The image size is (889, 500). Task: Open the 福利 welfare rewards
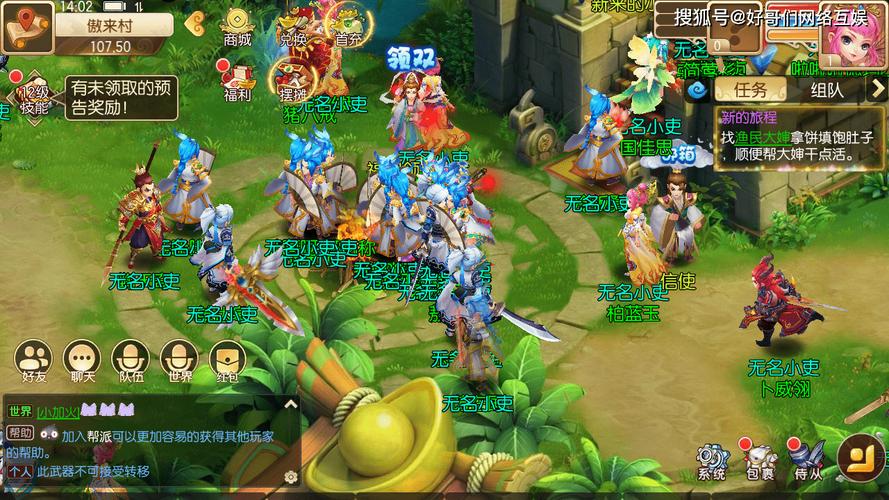point(238,82)
